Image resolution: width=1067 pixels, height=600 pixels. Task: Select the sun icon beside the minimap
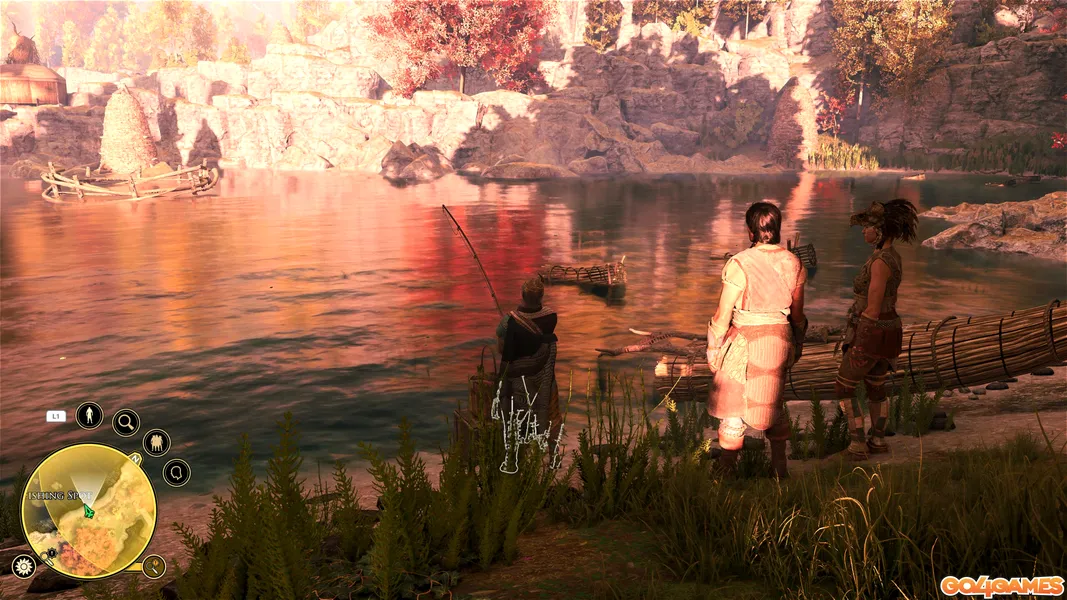[x=23, y=566]
